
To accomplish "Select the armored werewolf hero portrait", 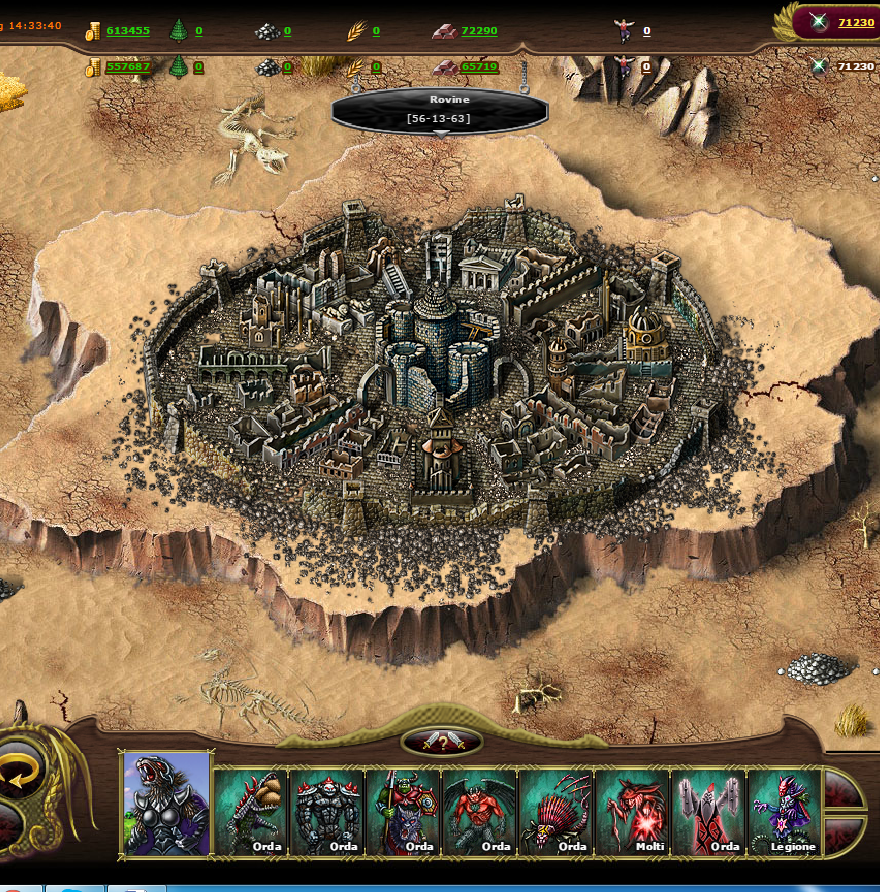I will (166, 804).
